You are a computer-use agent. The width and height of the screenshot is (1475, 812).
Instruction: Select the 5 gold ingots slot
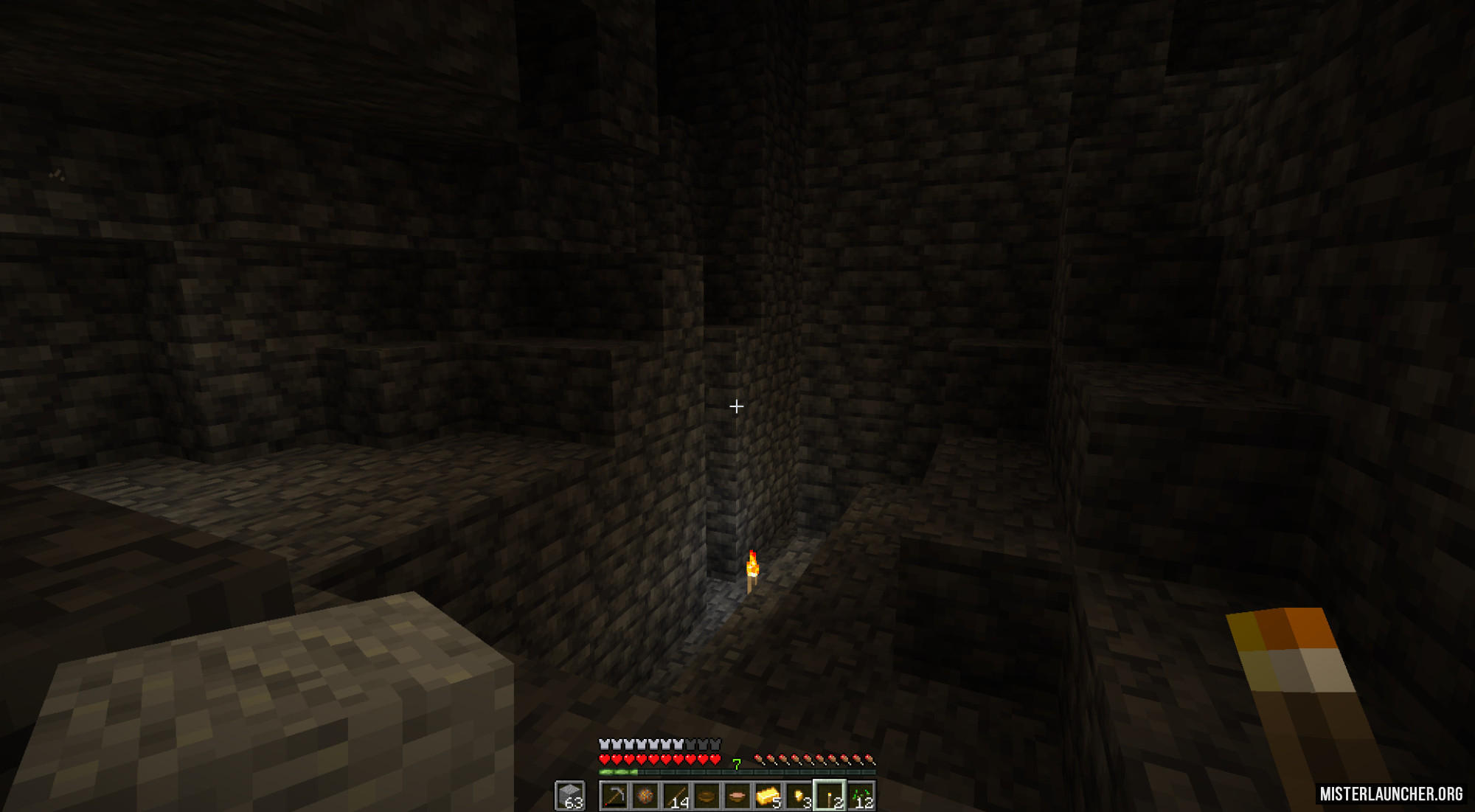pos(768,796)
